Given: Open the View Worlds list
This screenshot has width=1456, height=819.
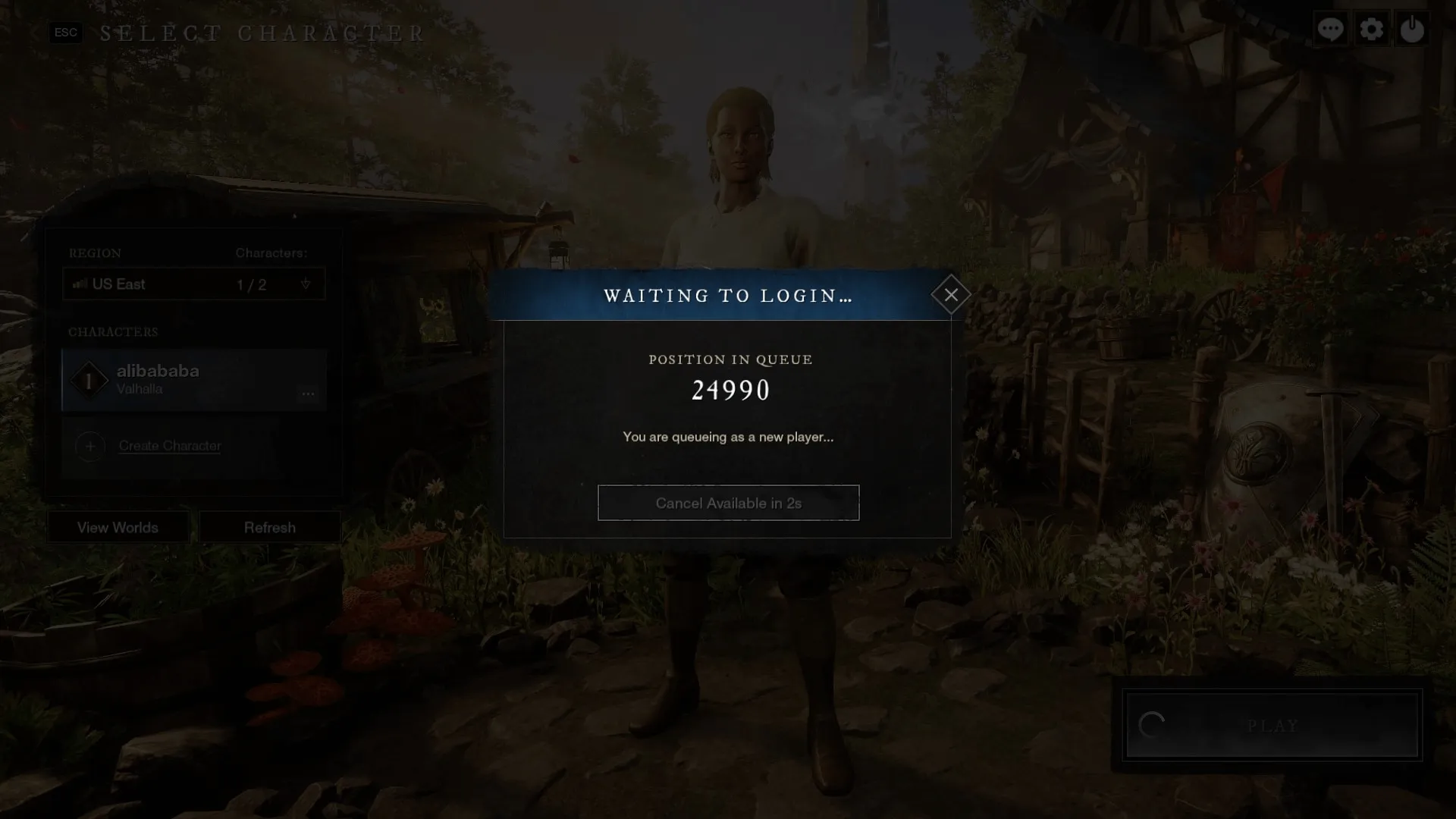Looking at the screenshot, I should pos(118,527).
